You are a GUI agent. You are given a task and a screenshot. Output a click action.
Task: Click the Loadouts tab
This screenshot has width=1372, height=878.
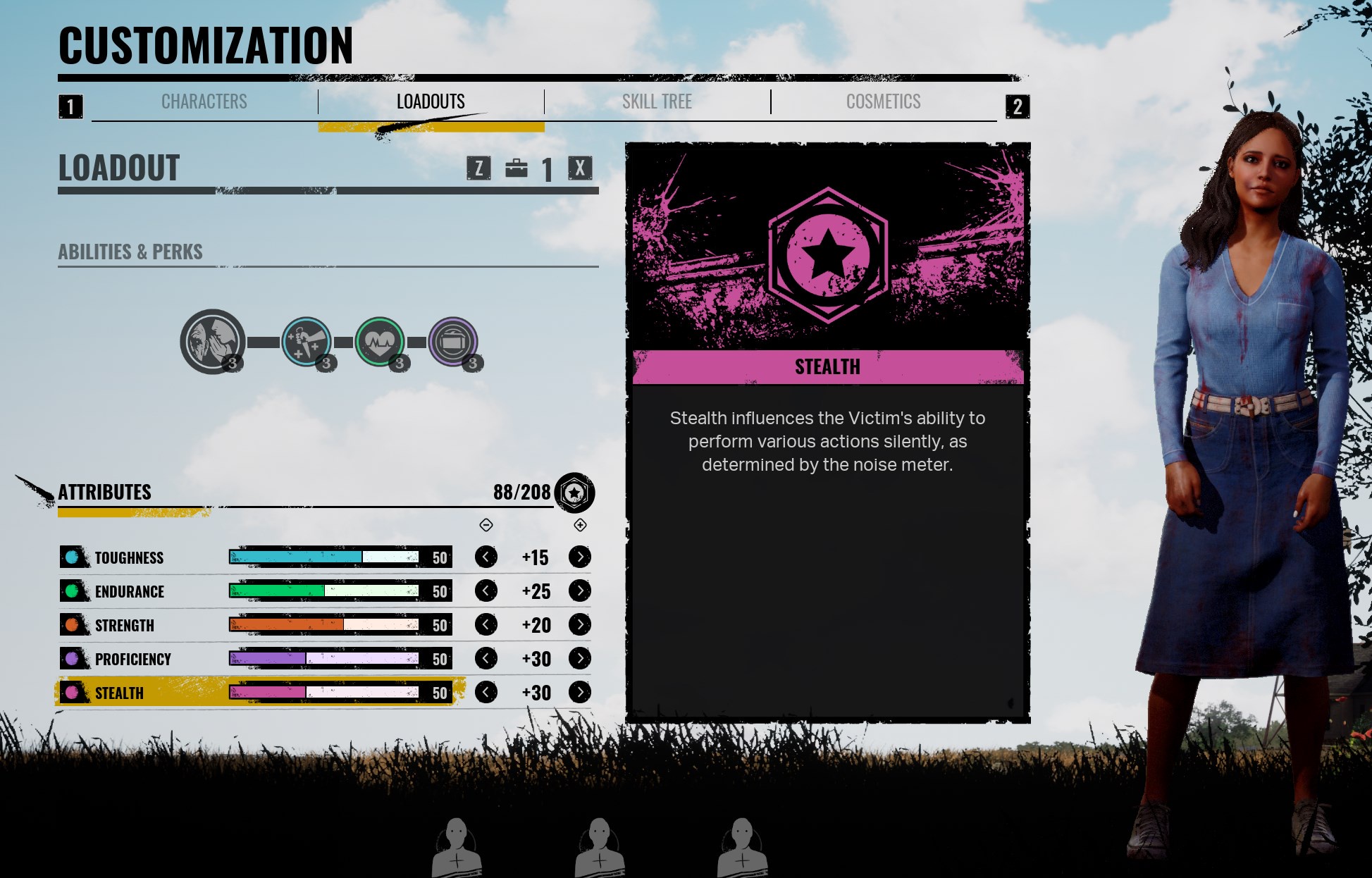tap(431, 102)
